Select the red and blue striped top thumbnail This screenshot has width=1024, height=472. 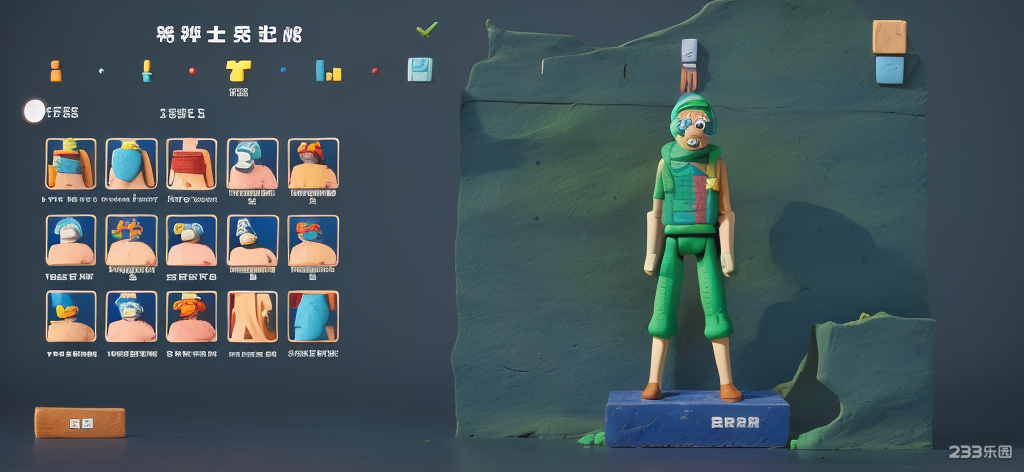coord(71,163)
